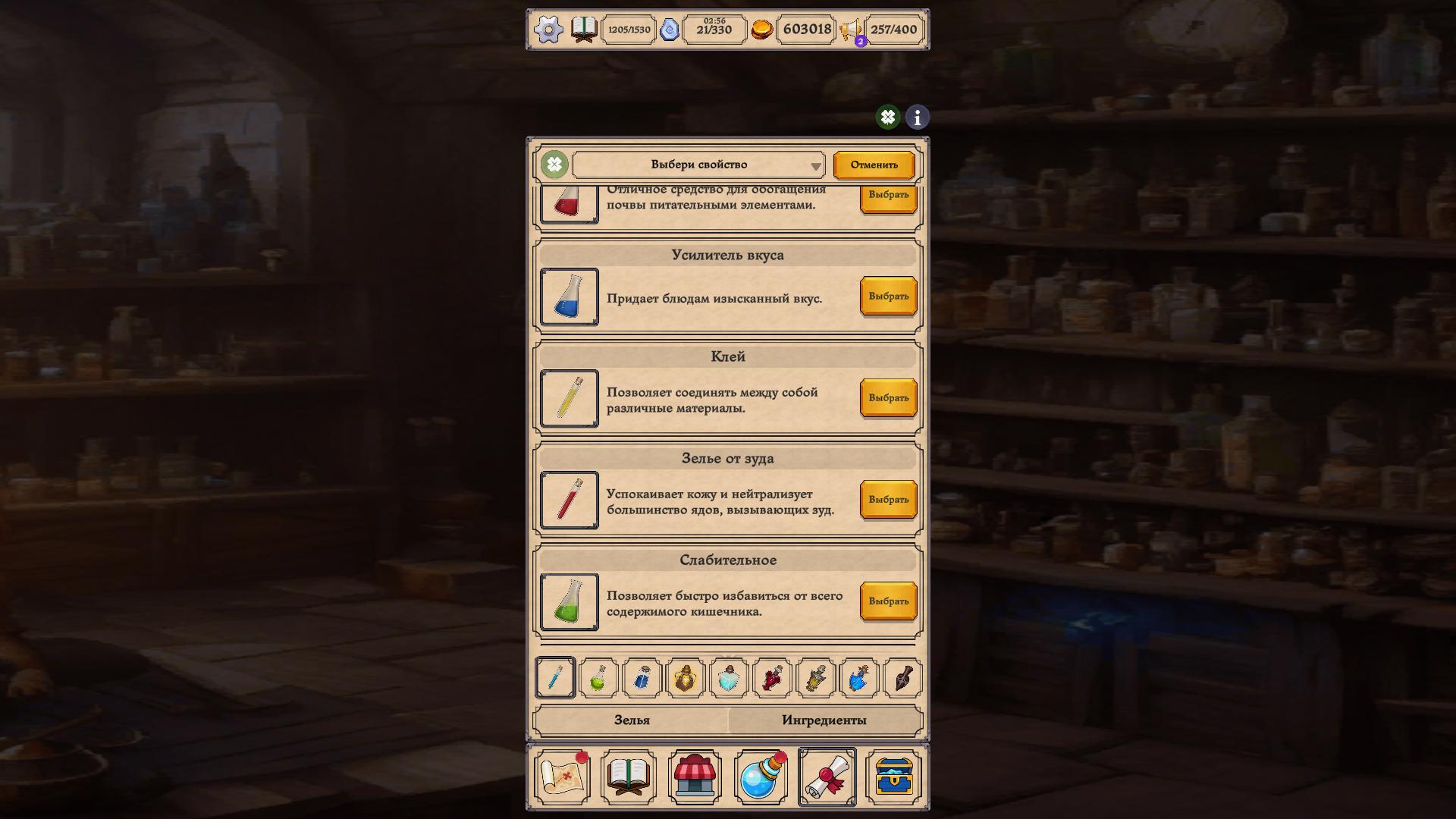This screenshot has height=819, width=1456.
Task: Select the green potion in the filter row
Action: 598,679
